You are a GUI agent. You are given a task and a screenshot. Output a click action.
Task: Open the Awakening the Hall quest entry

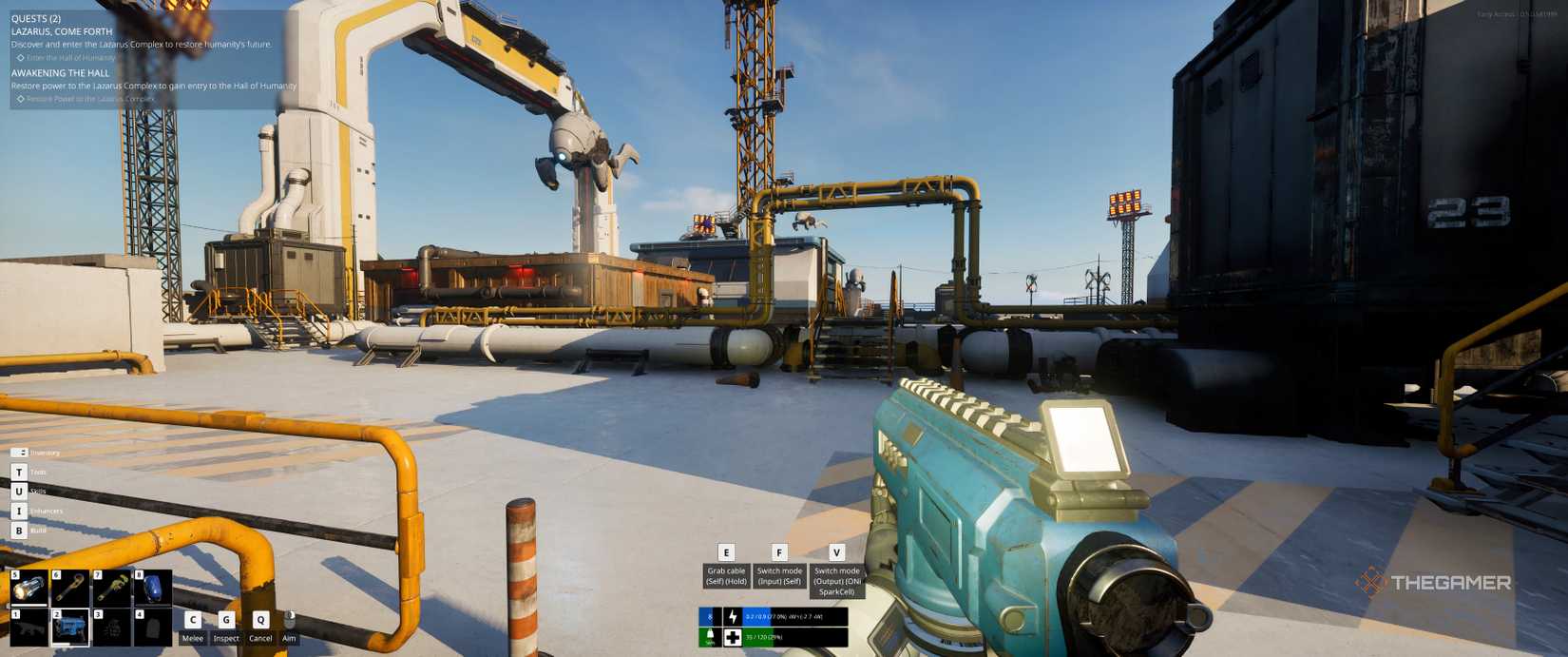60,73
